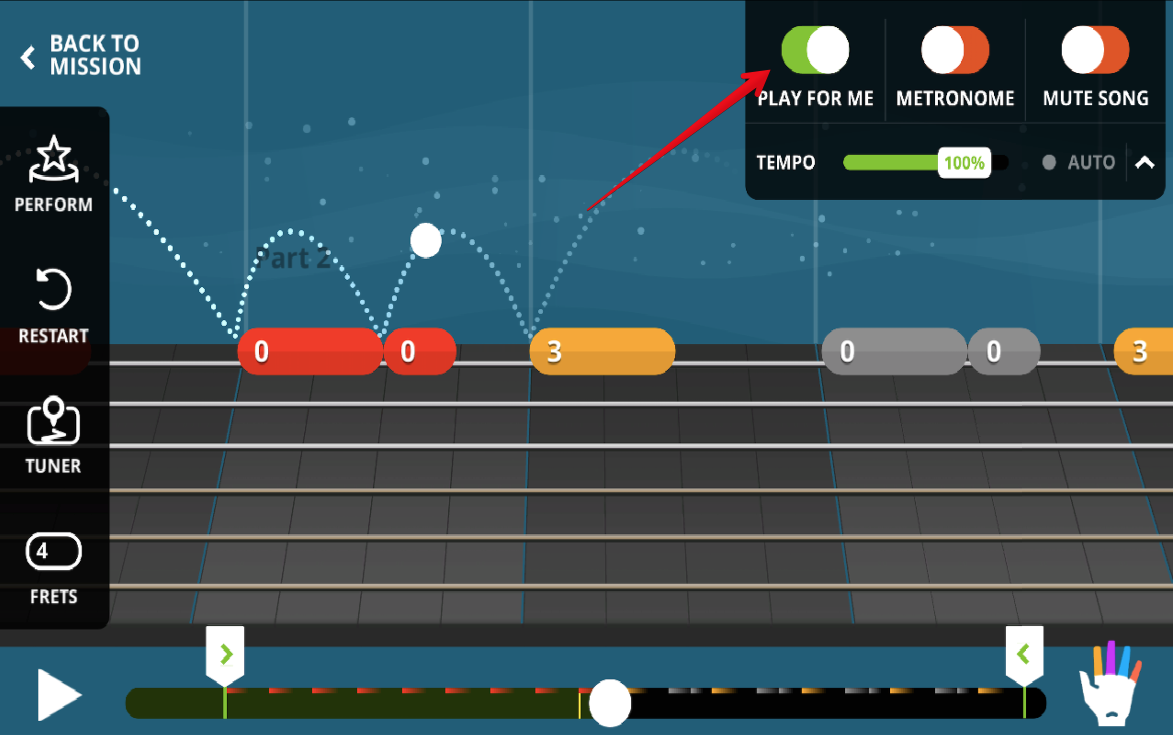Click the white playhead on the timeline
This screenshot has width=1173, height=735.
pos(609,703)
